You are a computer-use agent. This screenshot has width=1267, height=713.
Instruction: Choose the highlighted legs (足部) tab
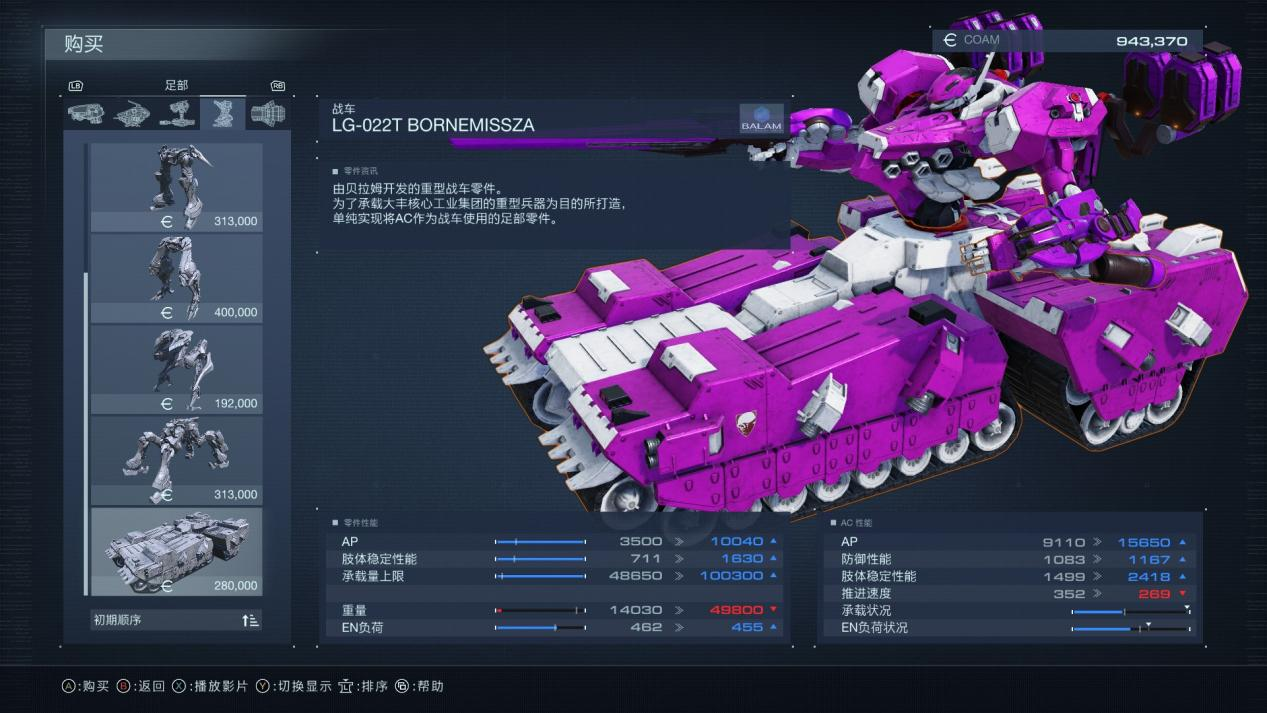222,113
